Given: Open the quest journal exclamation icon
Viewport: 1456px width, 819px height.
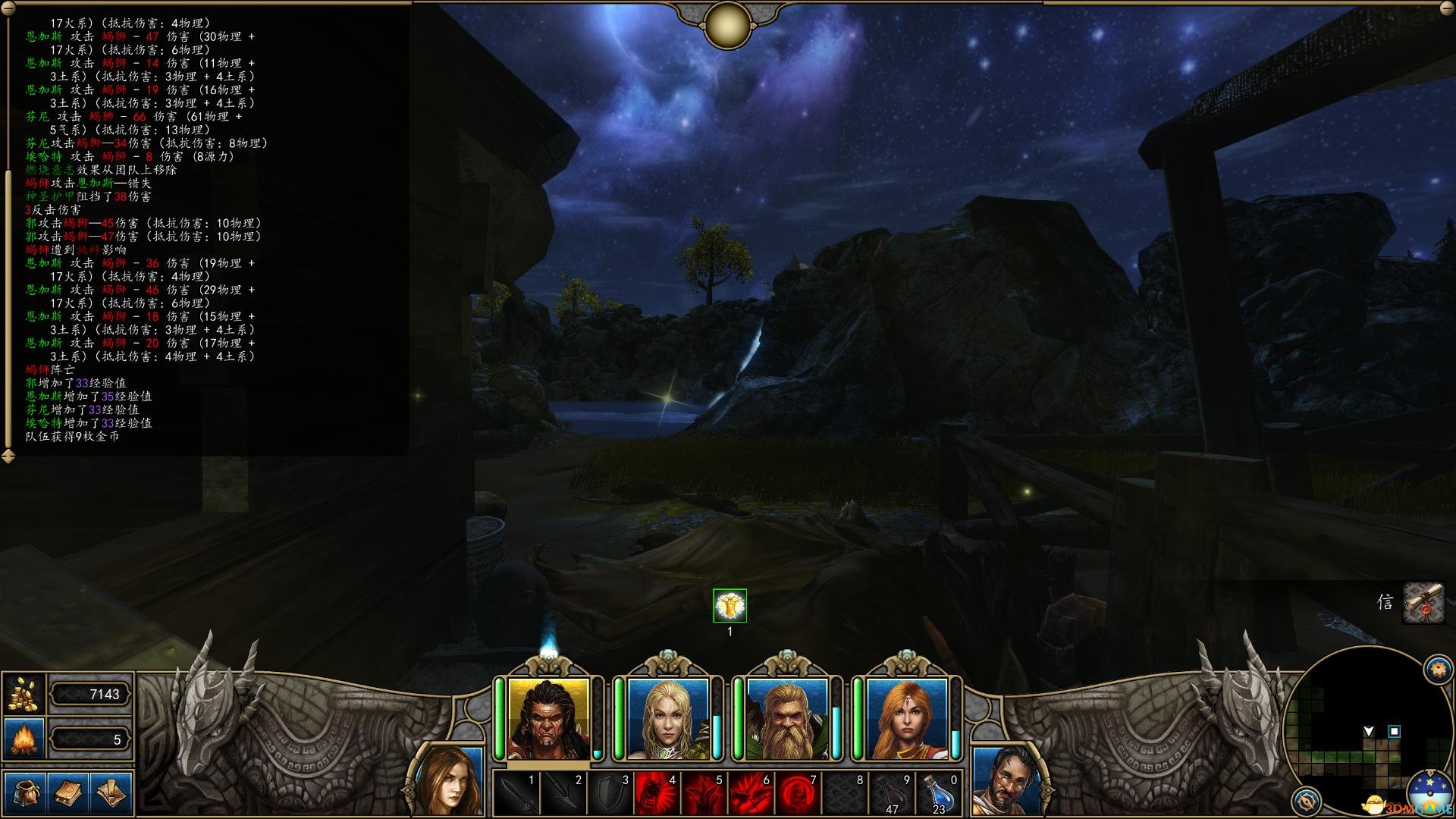Looking at the screenshot, I should point(111,793).
